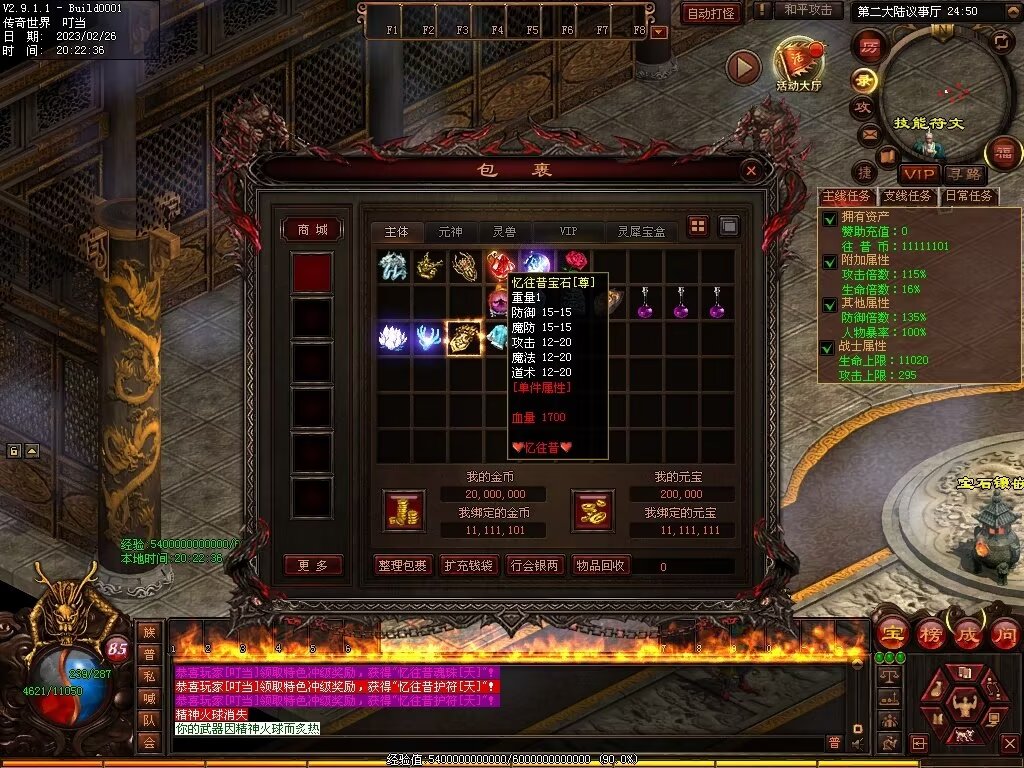Viewport: 1024px width, 768px height.
Task: Open the VIP panel button
Action: tap(917, 174)
